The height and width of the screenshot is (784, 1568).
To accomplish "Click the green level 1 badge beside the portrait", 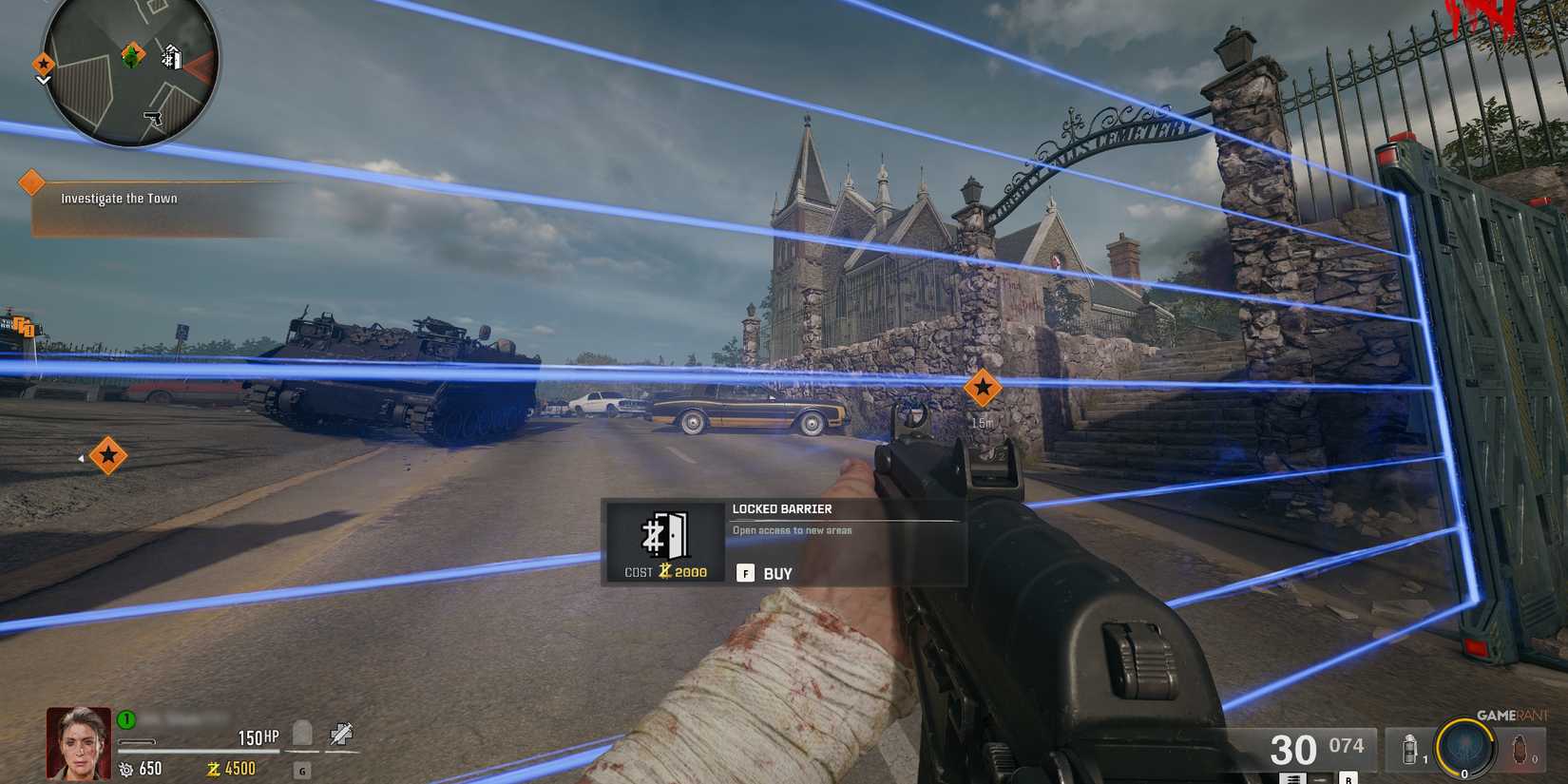I will point(124,719).
